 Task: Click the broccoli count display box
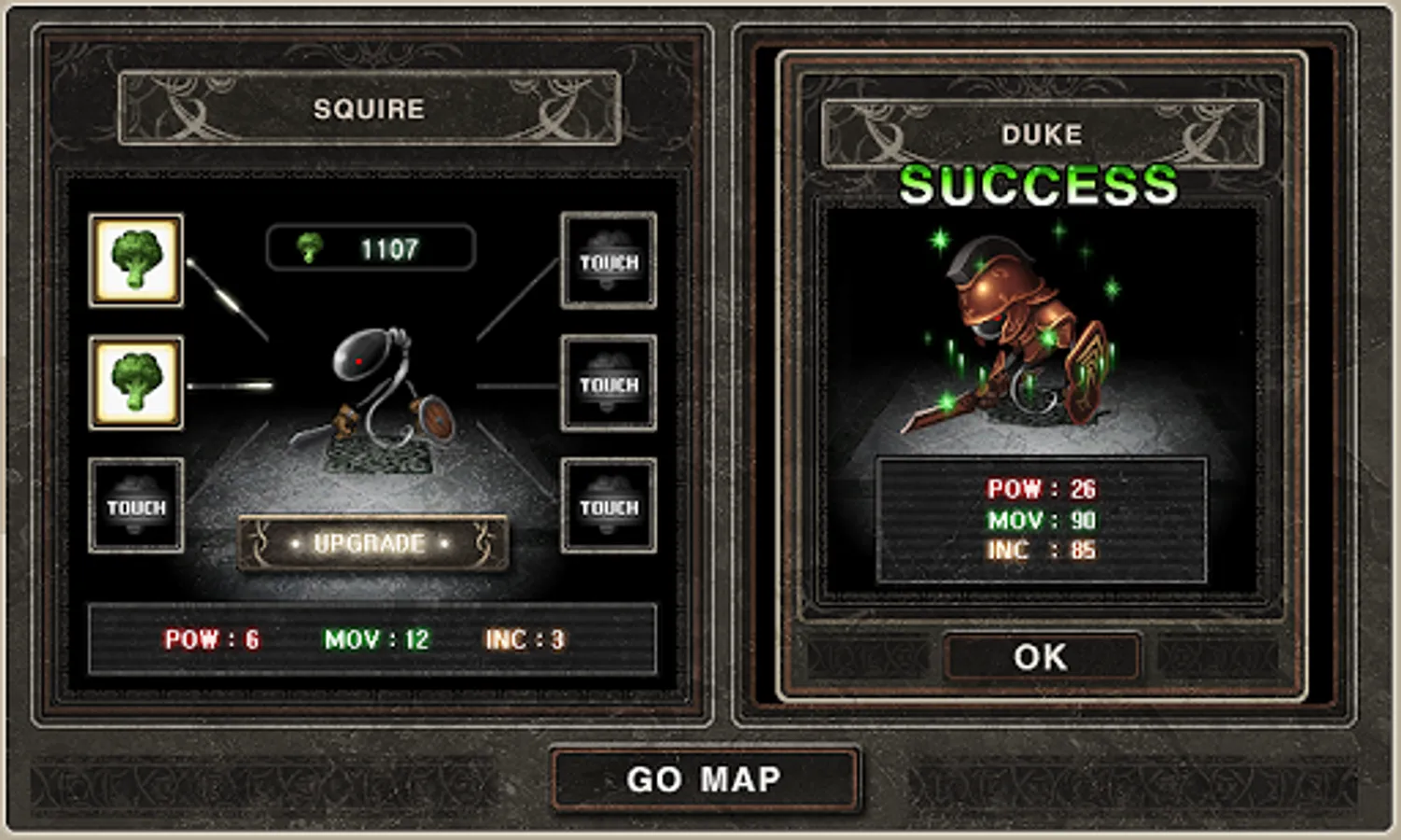click(369, 247)
